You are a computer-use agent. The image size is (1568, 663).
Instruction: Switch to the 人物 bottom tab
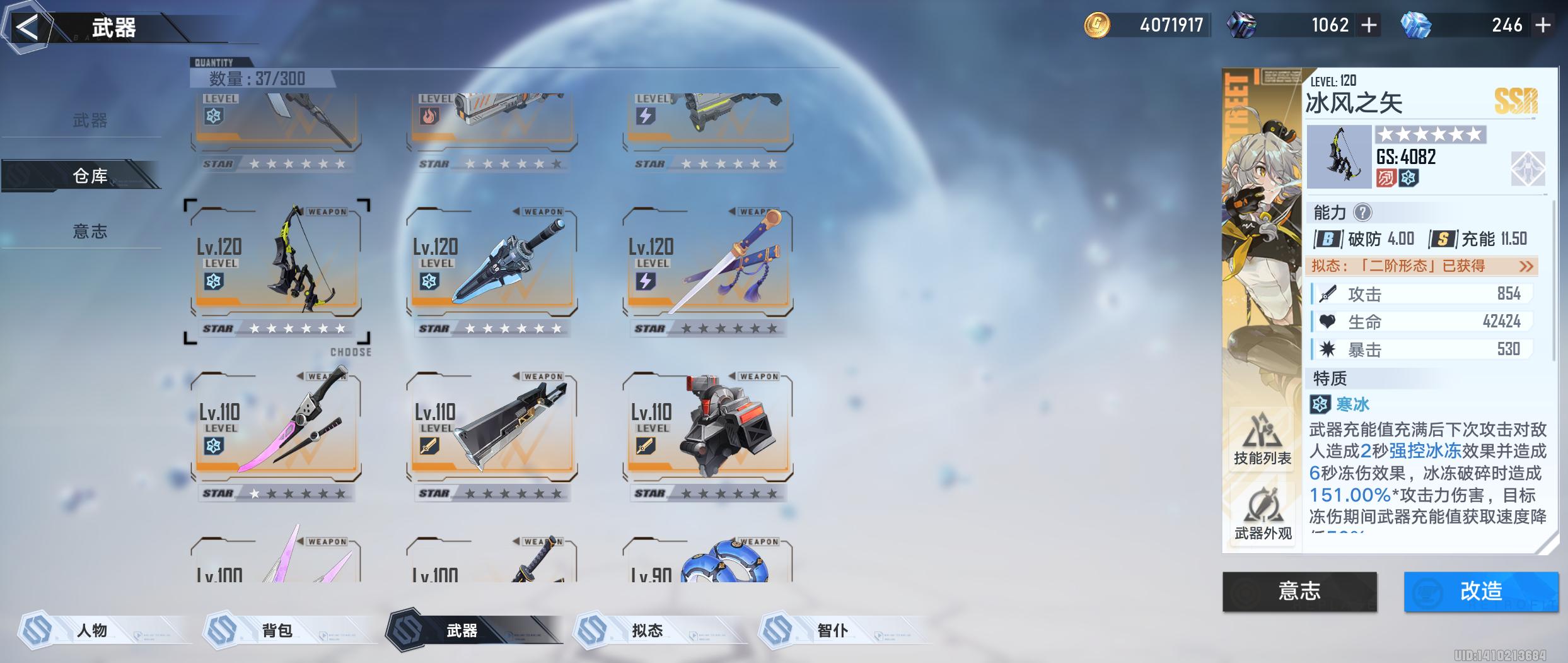point(93,630)
